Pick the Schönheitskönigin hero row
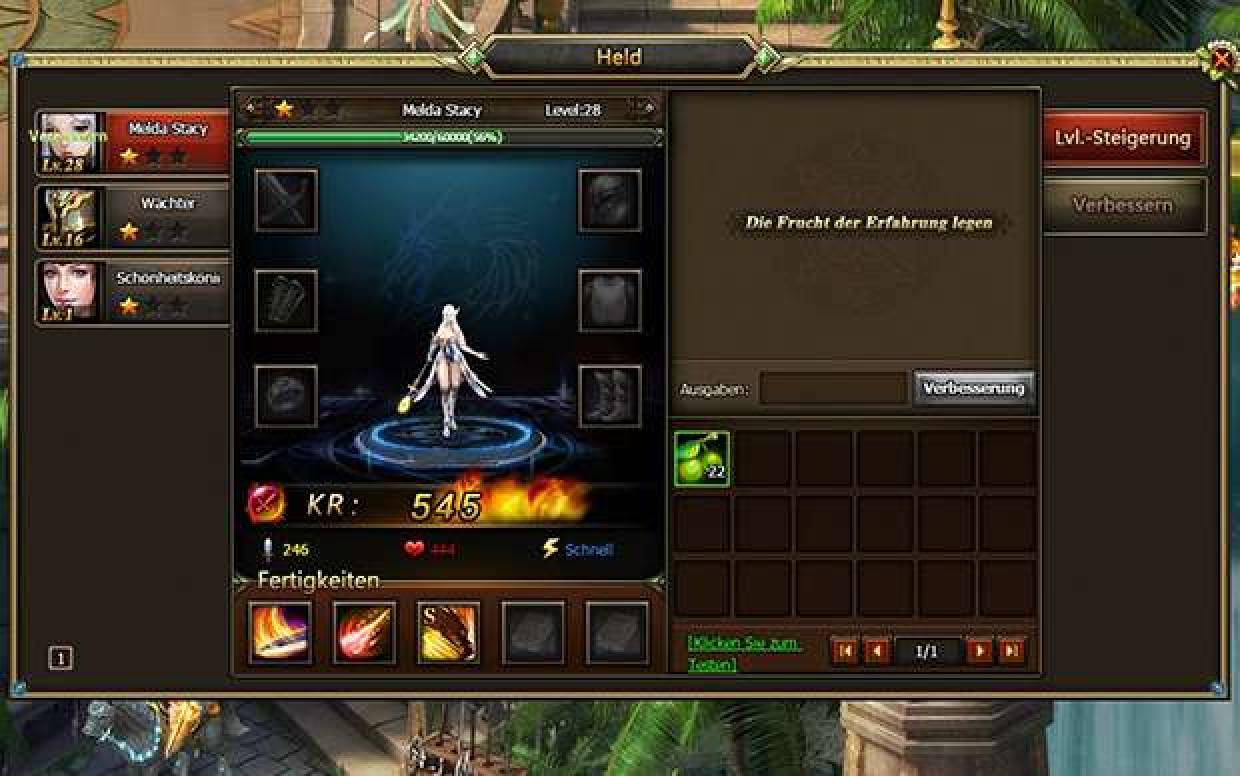 coord(132,292)
